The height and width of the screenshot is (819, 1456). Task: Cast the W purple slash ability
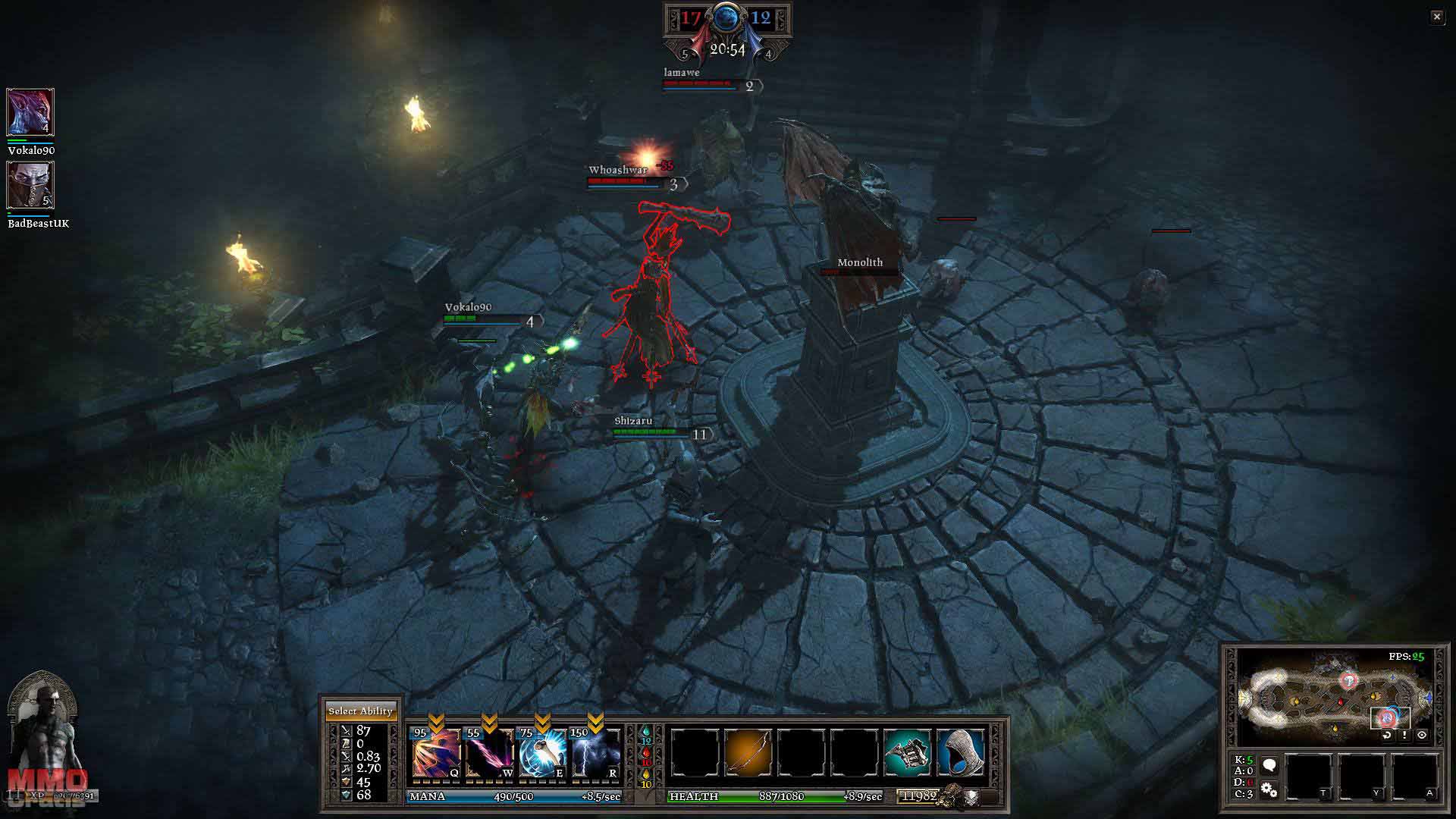click(489, 753)
